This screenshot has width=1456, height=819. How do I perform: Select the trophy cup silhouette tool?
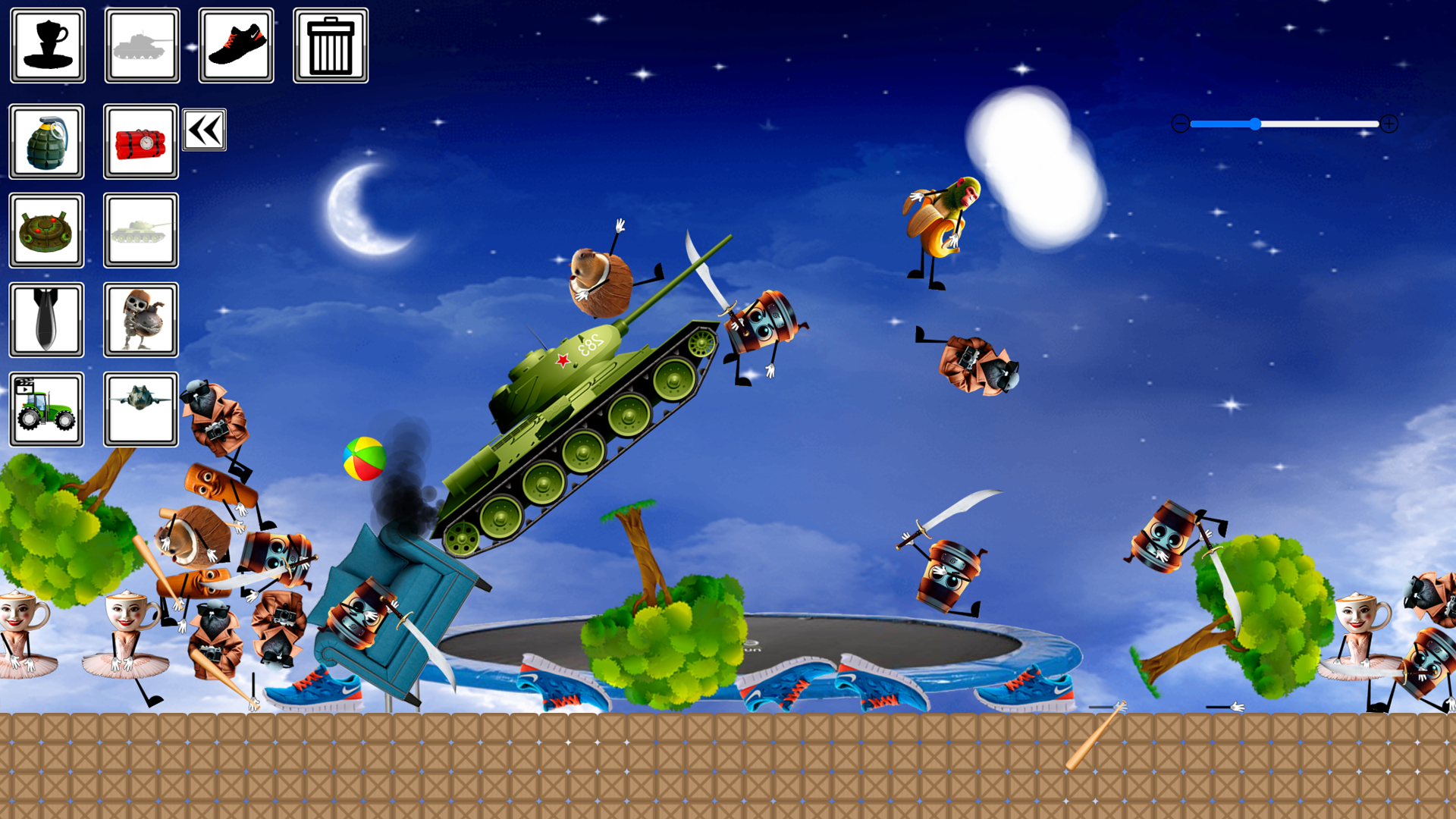(x=47, y=45)
